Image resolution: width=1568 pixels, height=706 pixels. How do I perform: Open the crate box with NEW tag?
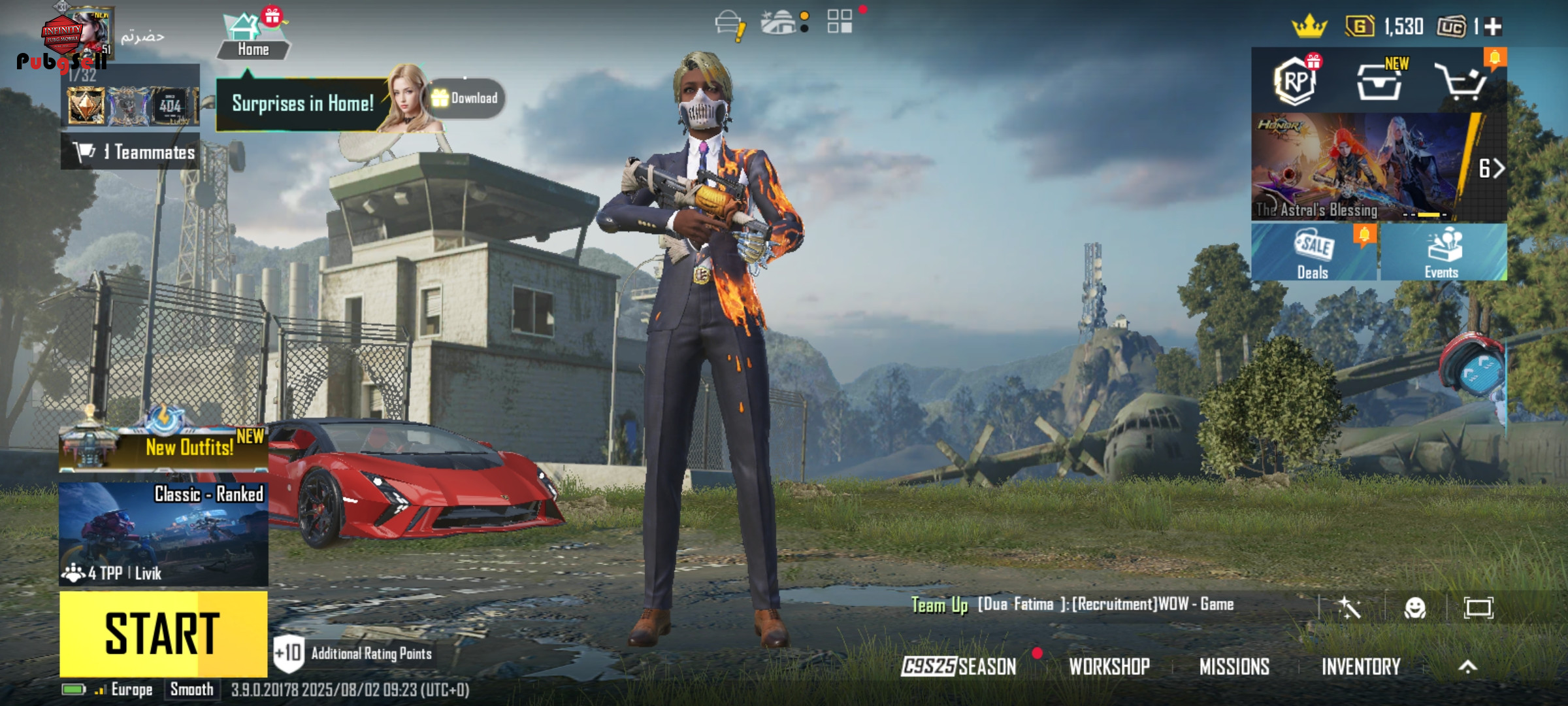pyautogui.click(x=1379, y=82)
